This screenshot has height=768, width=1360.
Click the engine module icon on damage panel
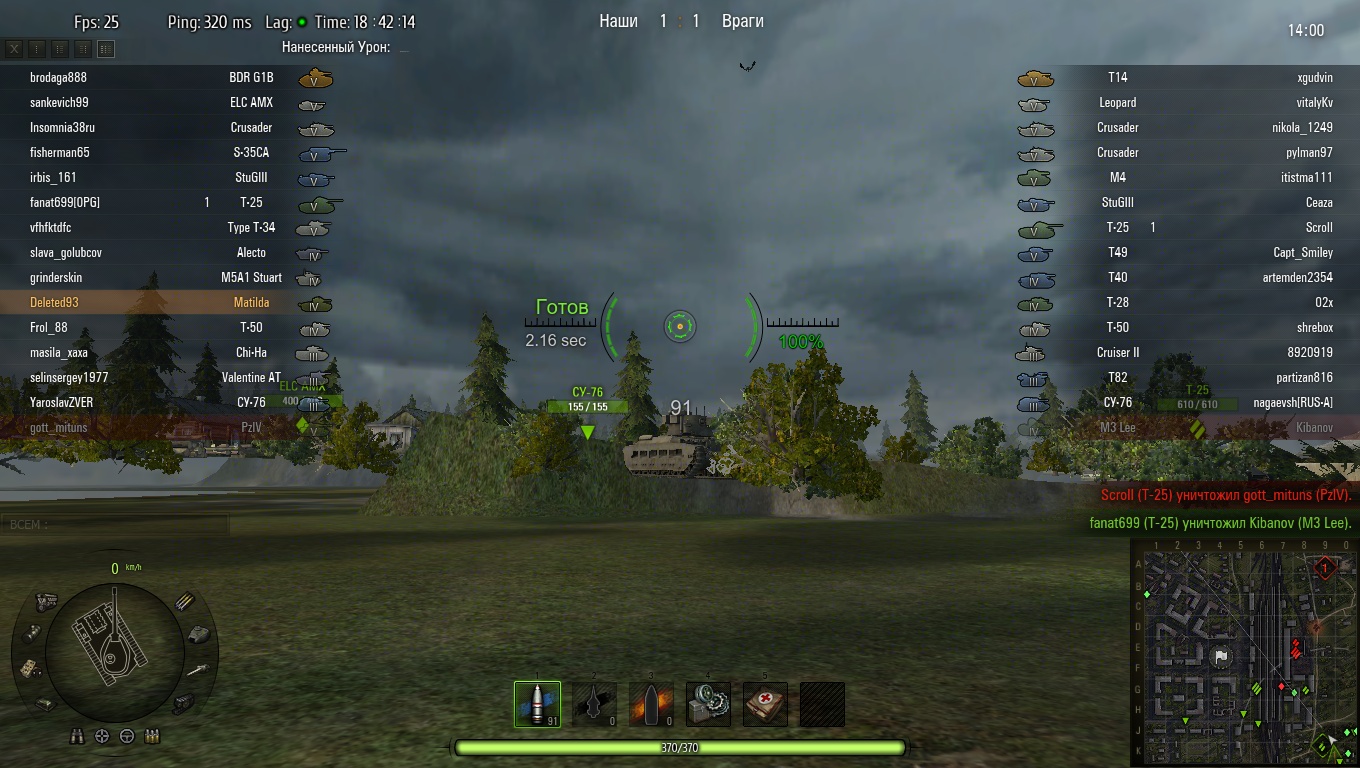[46, 602]
